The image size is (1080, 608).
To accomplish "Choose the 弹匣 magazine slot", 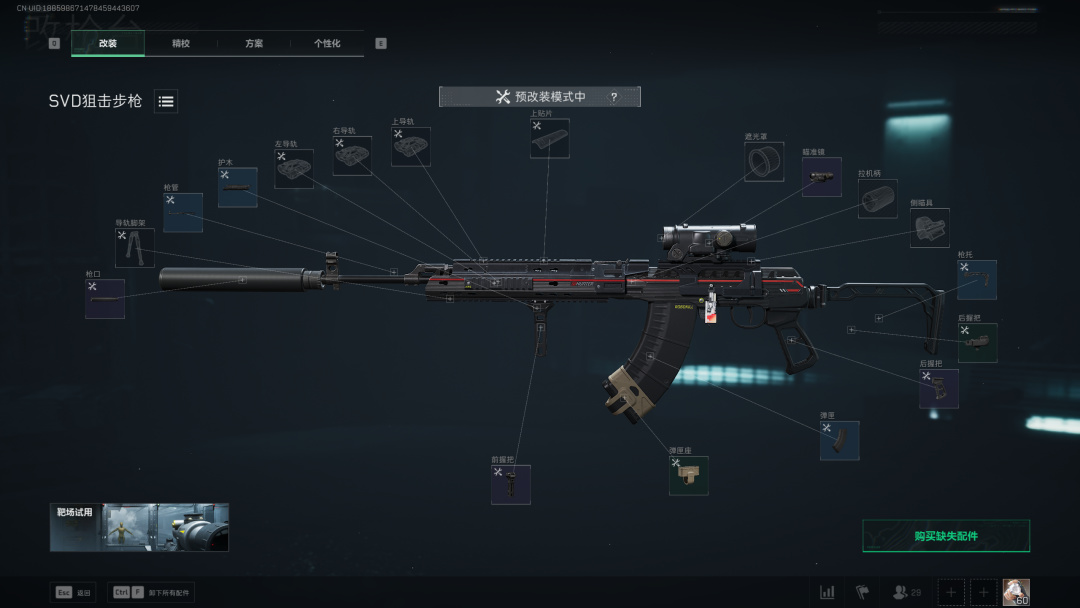I will (x=839, y=441).
